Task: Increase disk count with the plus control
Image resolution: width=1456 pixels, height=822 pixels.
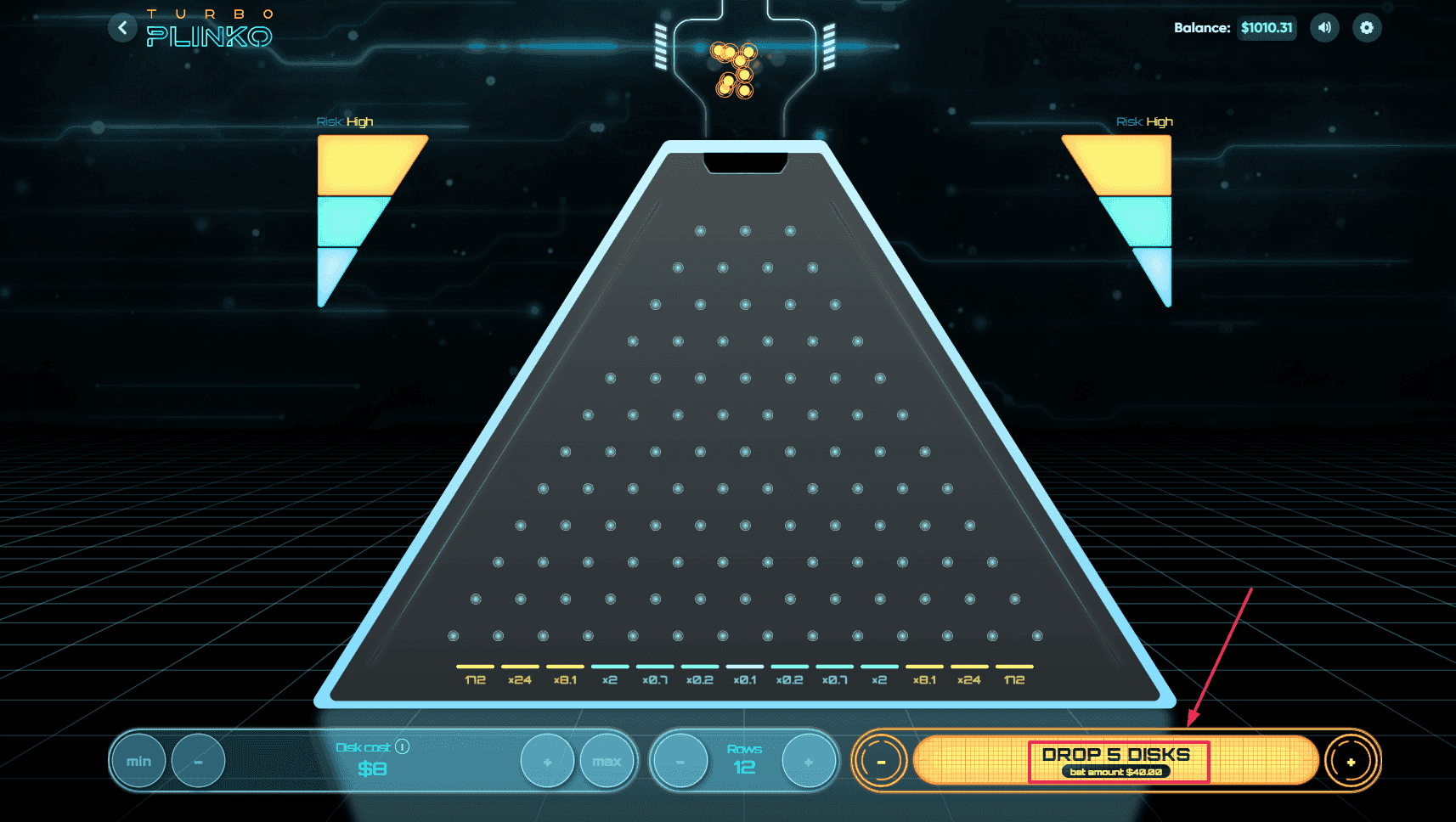Action: click(x=1351, y=761)
